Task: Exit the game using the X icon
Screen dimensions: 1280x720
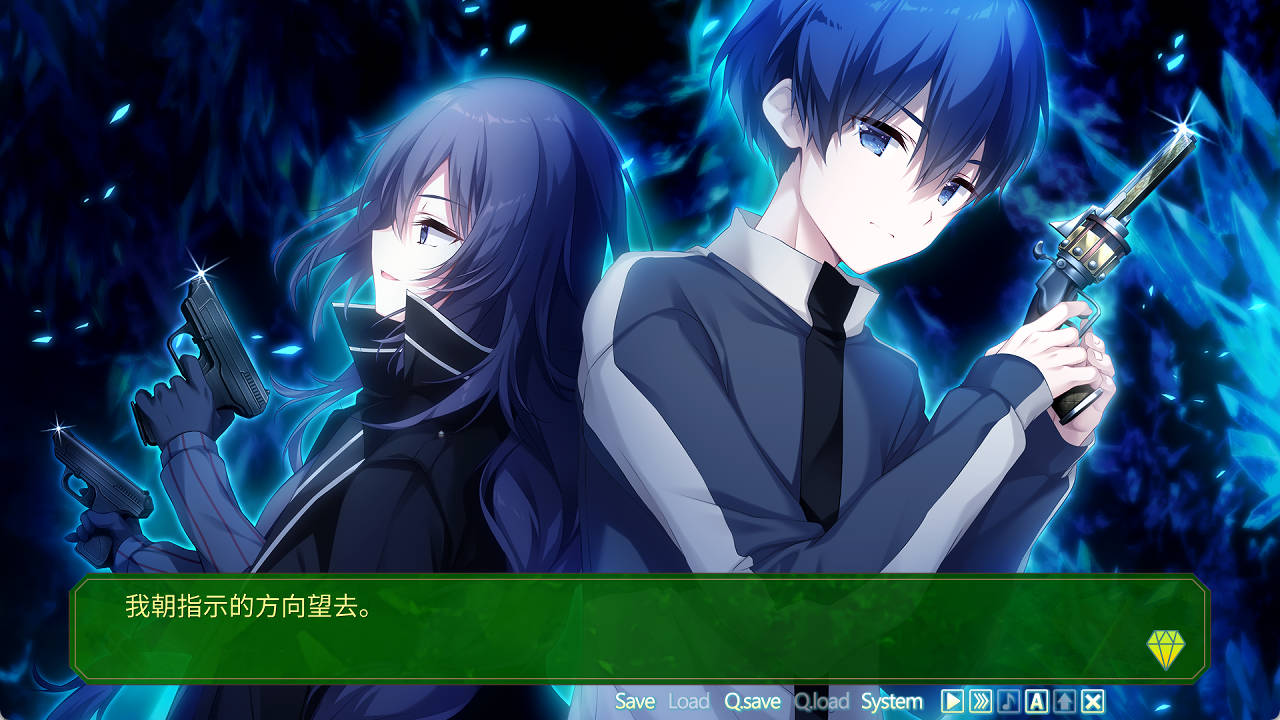Action: (x=1094, y=701)
